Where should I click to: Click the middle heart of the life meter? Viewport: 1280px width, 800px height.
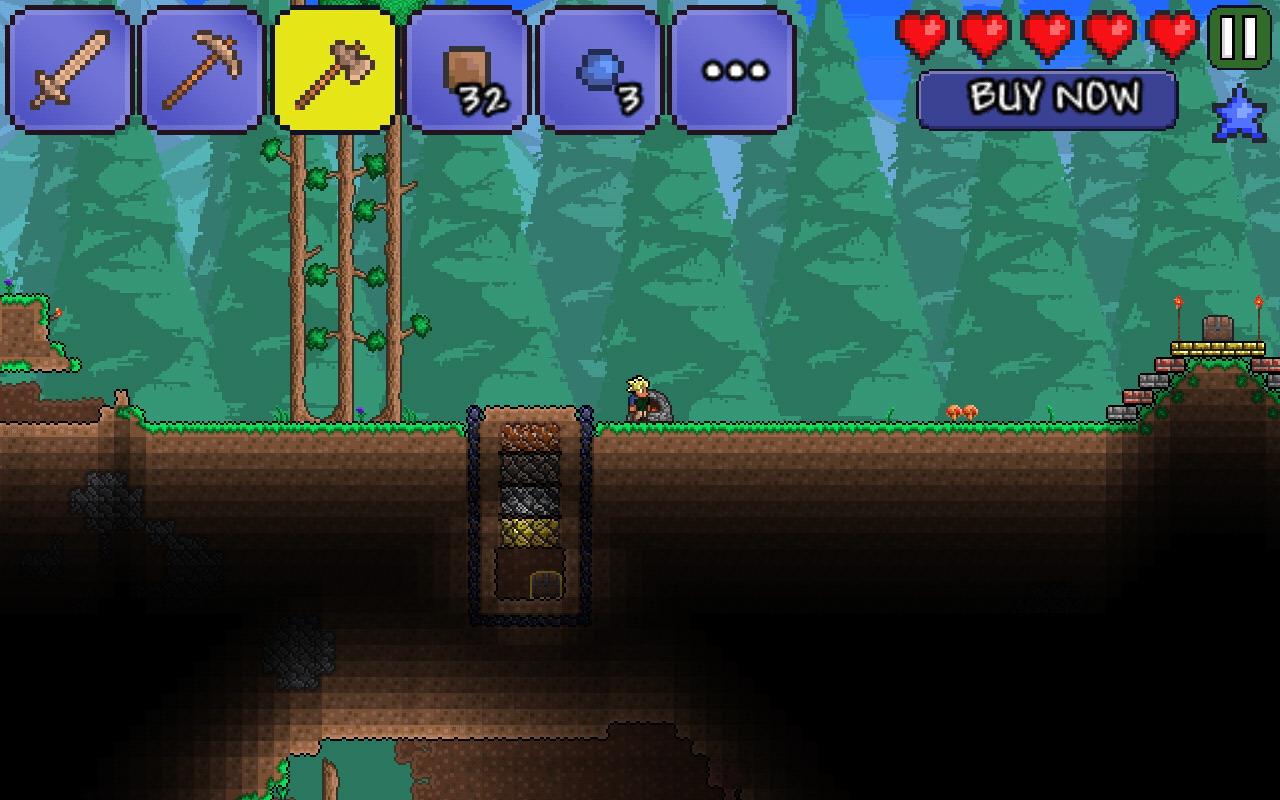click(x=1048, y=30)
